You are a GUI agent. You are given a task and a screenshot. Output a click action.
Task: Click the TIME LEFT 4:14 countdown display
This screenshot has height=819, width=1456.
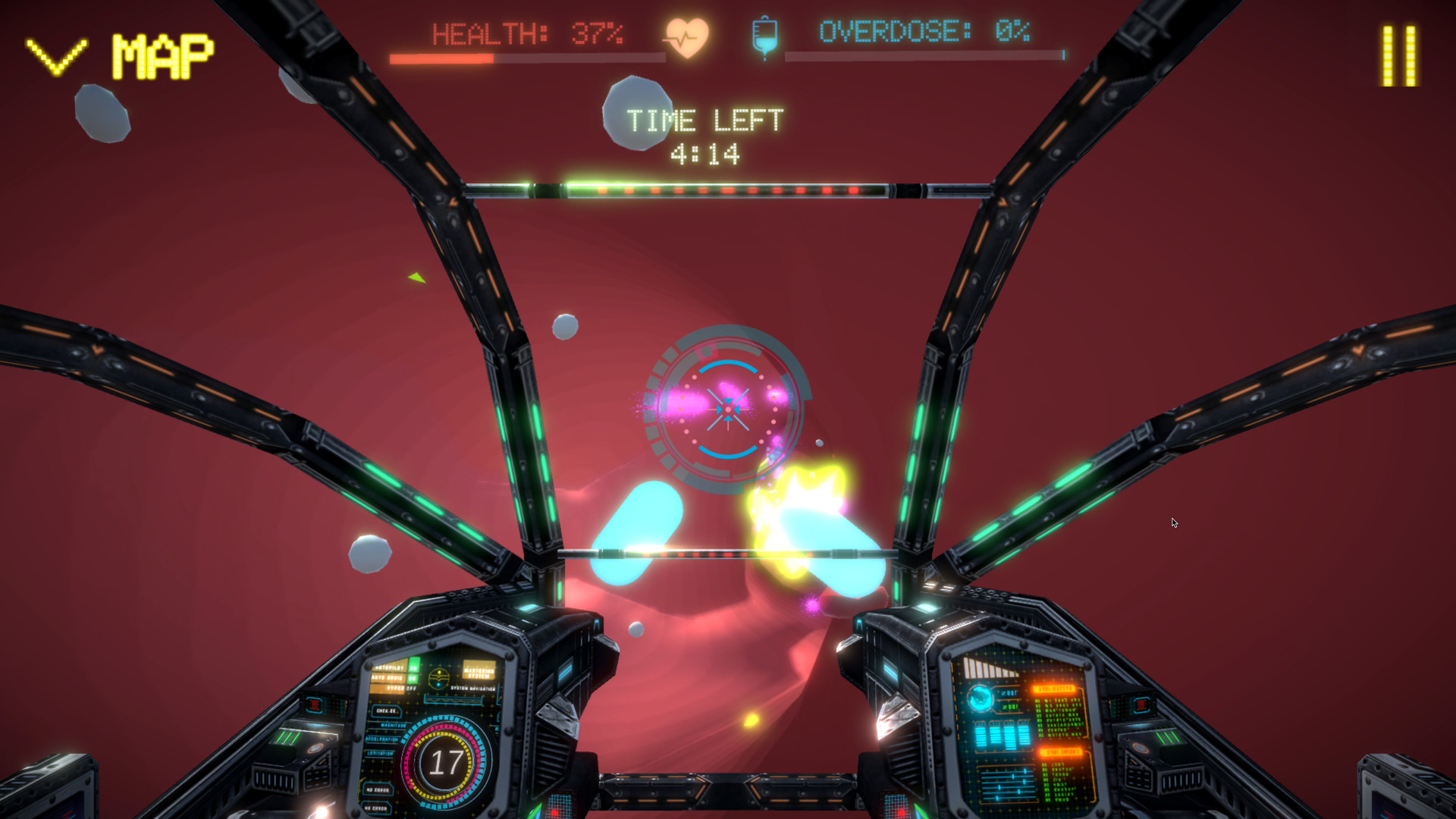(706, 134)
